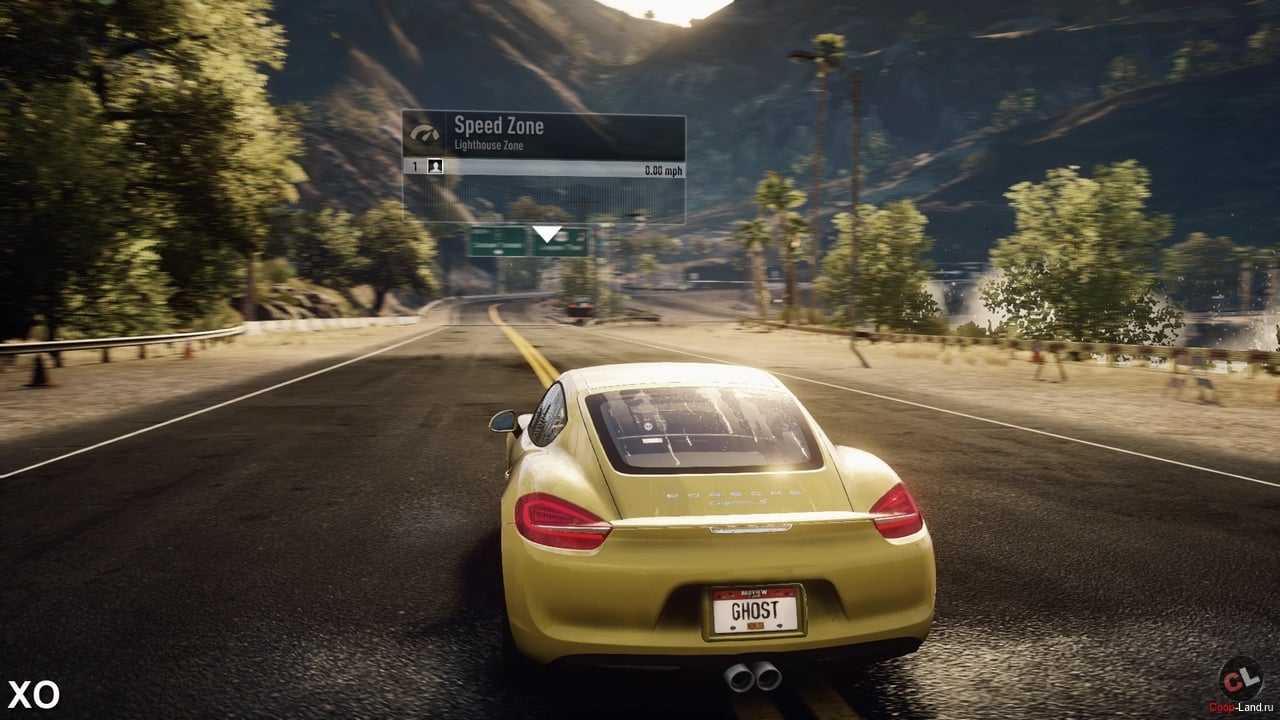The width and height of the screenshot is (1280, 720).
Task: Select the Speed Zone event header
Action: (x=543, y=134)
